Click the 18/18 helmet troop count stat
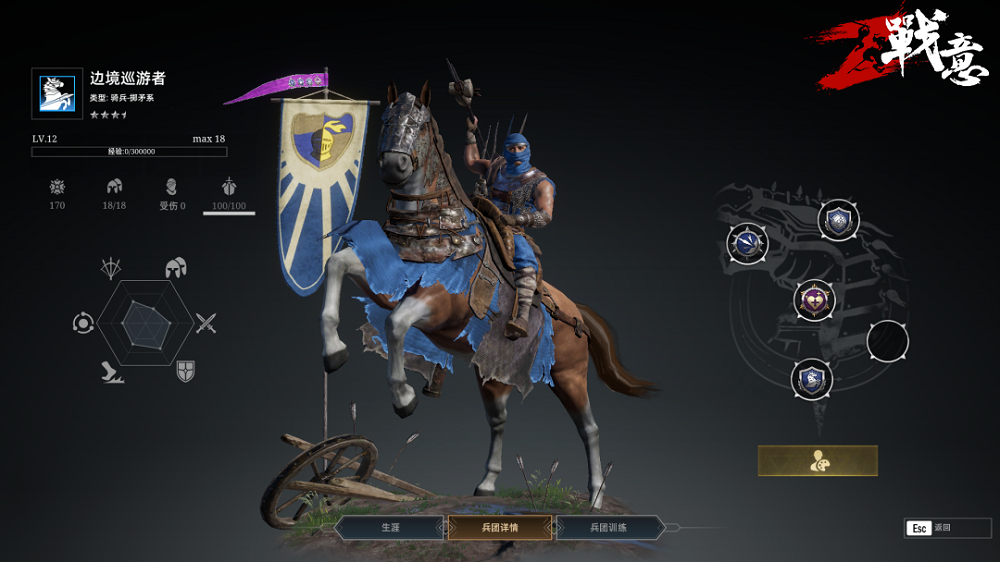Image resolution: width=1000 pixels, height=562 pixels. 115,194
